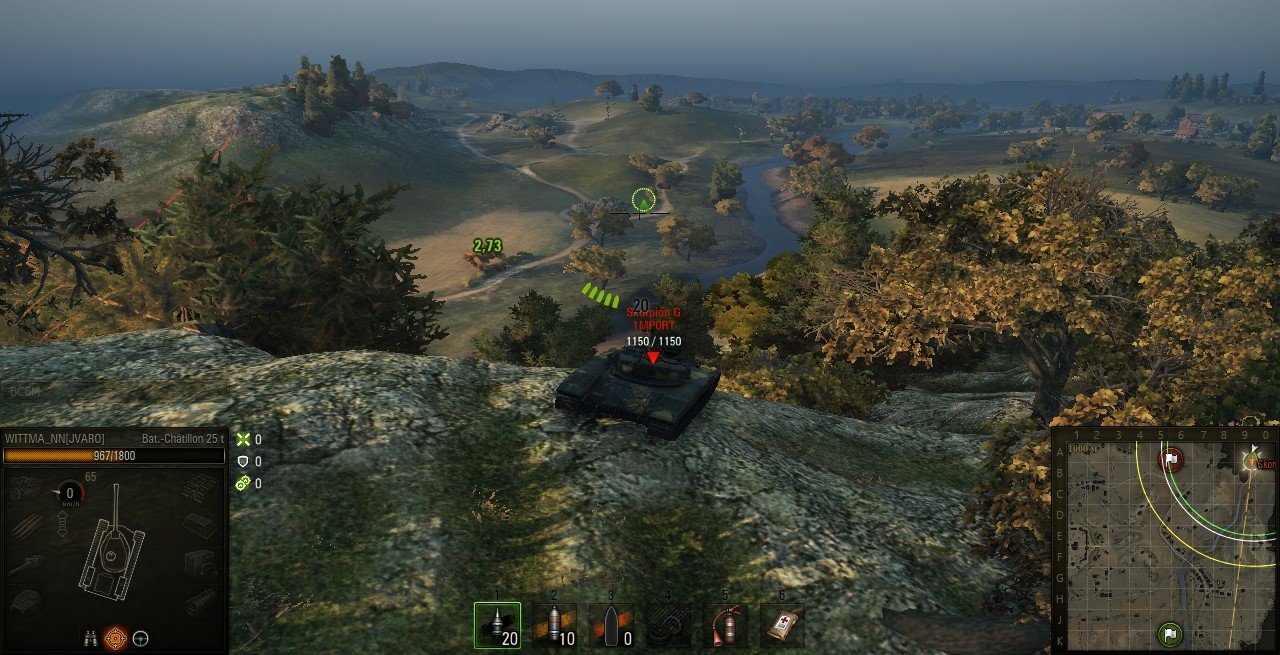Switch to the shell type with 10 rounds
The width and height of the screenshot is (1280, 655).
coord(553,625)
